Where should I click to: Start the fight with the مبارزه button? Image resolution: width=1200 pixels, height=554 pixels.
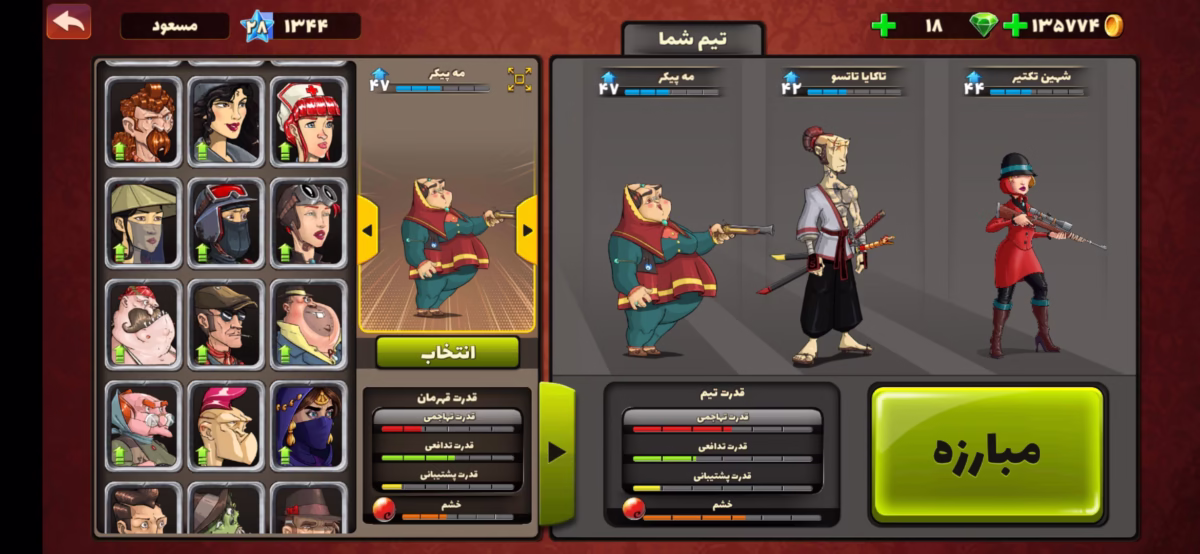coord(987,452)
